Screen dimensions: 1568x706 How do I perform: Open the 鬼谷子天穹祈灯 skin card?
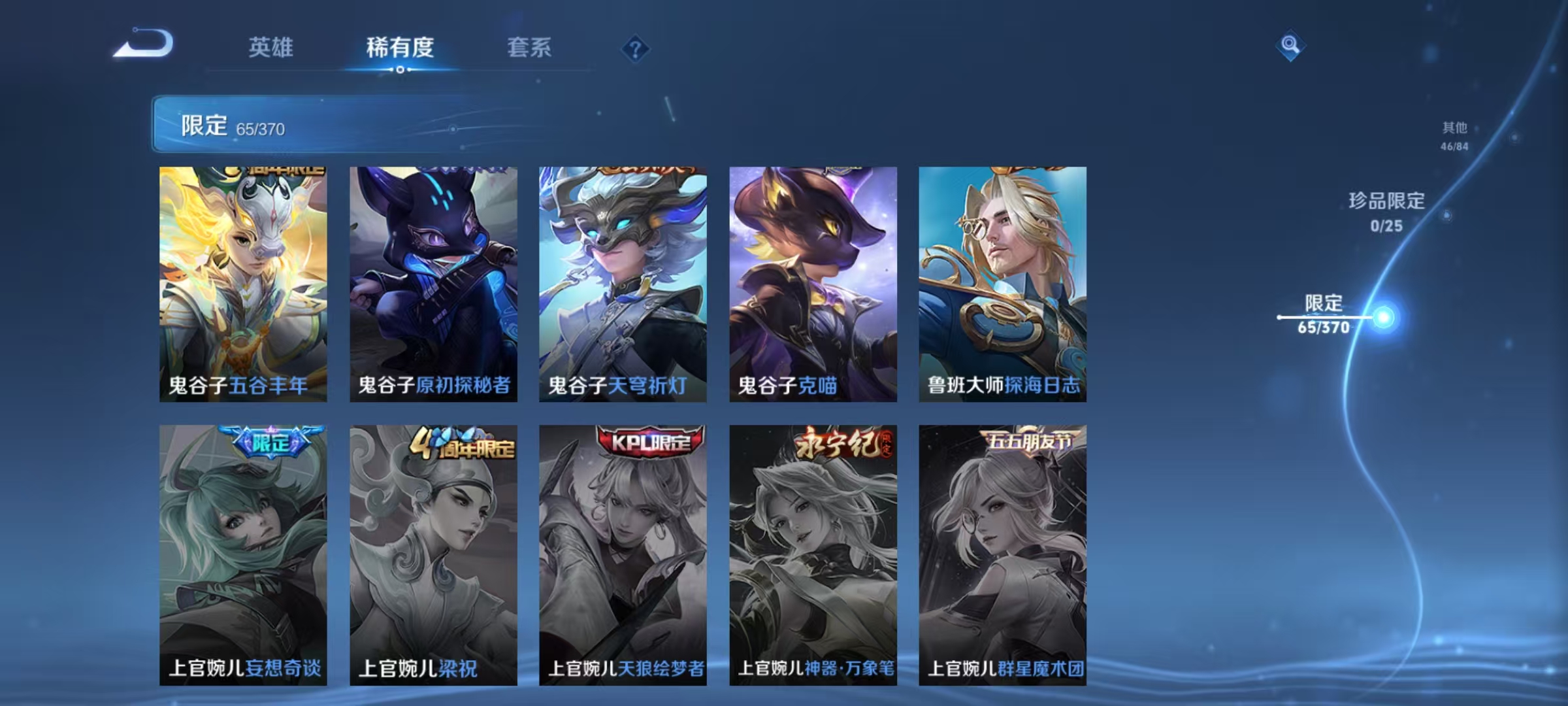(x=623, y=281)
